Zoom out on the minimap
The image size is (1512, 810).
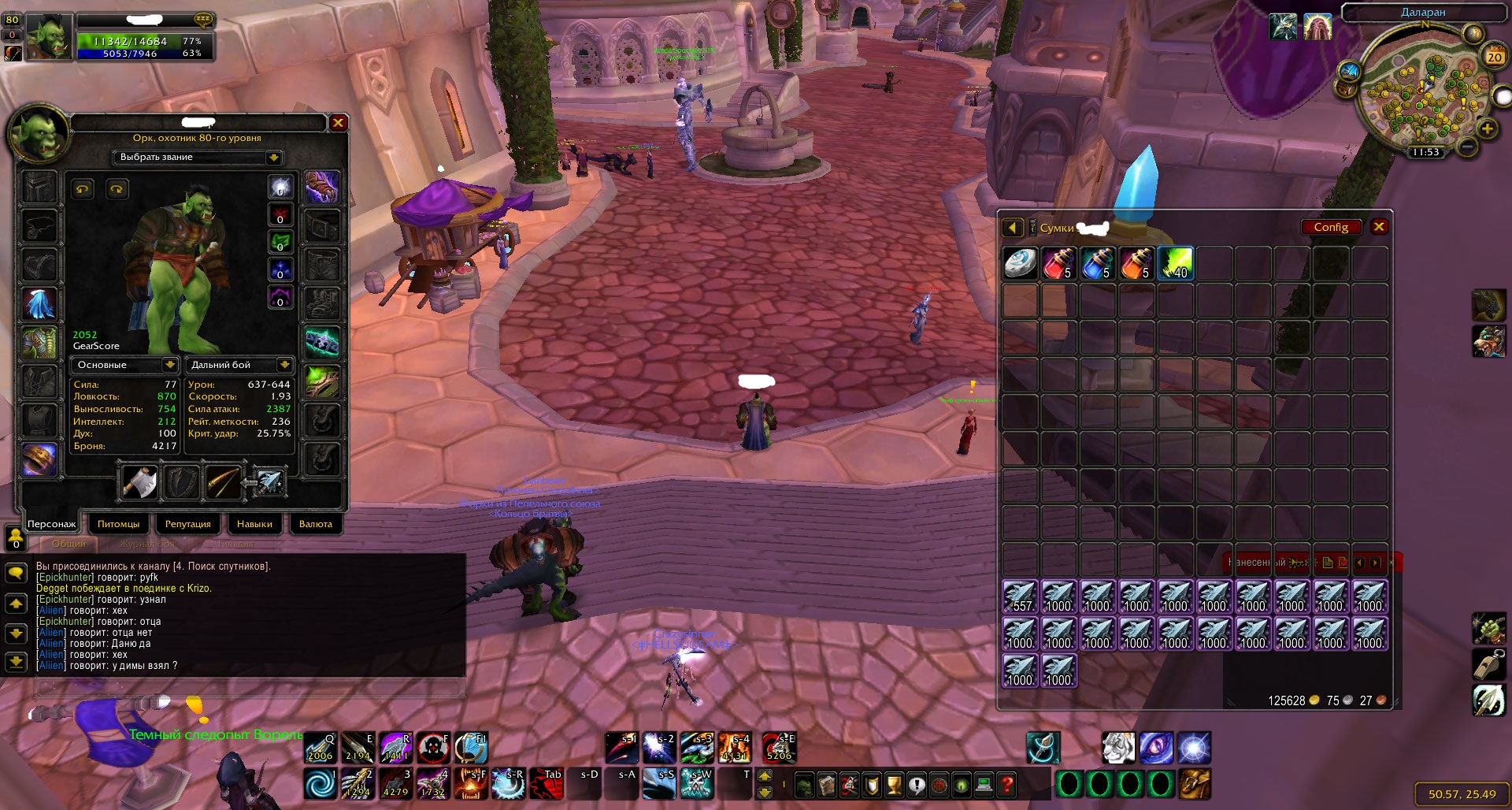(1466, 147)
